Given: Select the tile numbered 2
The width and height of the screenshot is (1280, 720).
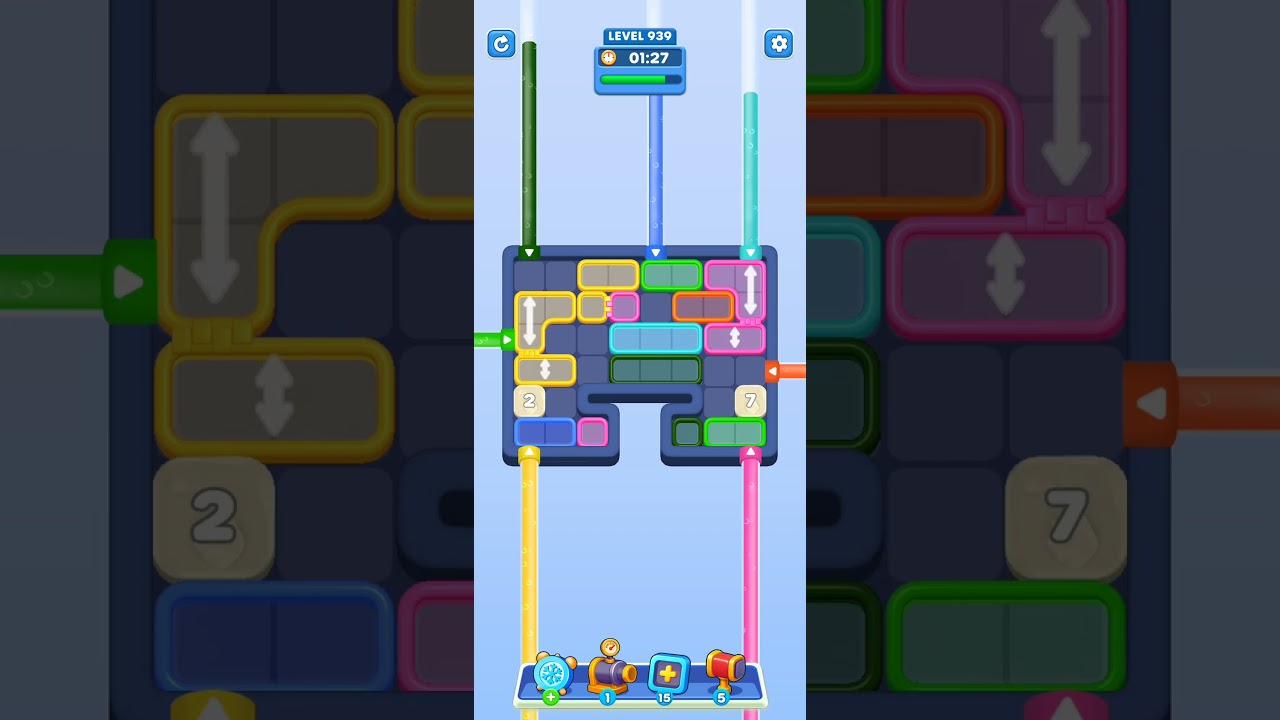Looking at the screenshot, I should point(529,401).
